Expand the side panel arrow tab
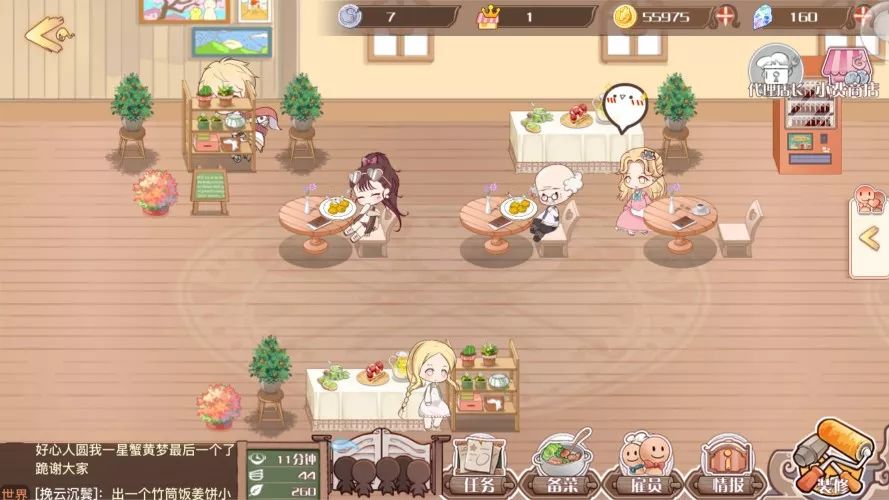The height and width of the screenshot is (500, 889). (x=870, y=237)
